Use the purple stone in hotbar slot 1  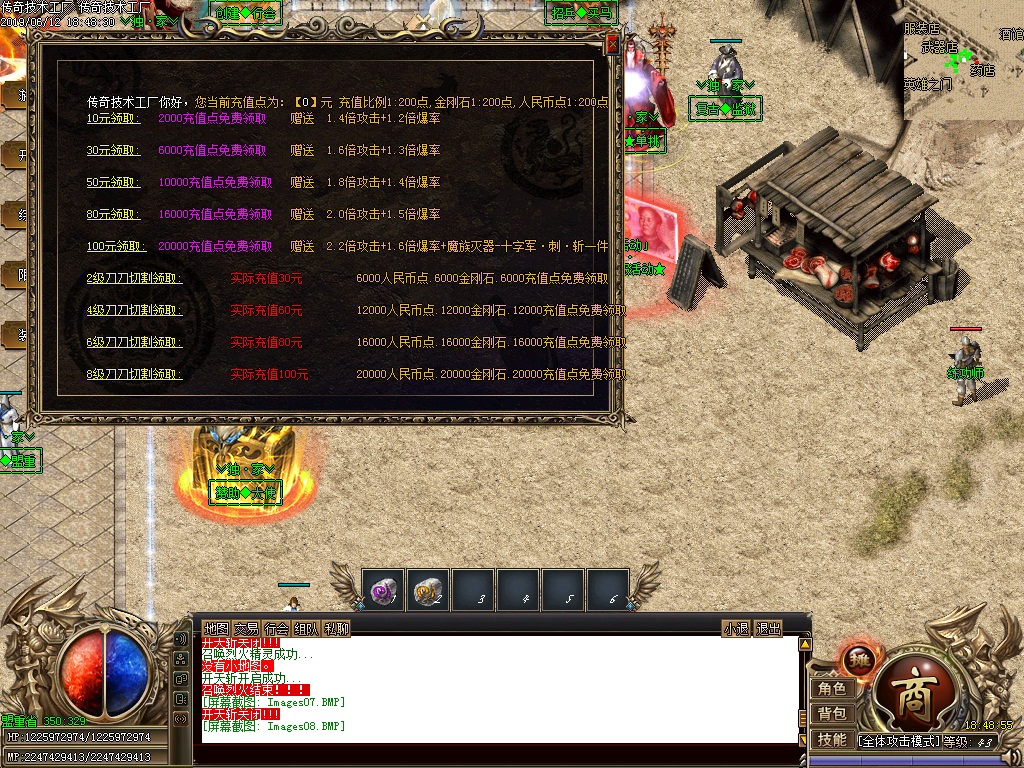383,590
